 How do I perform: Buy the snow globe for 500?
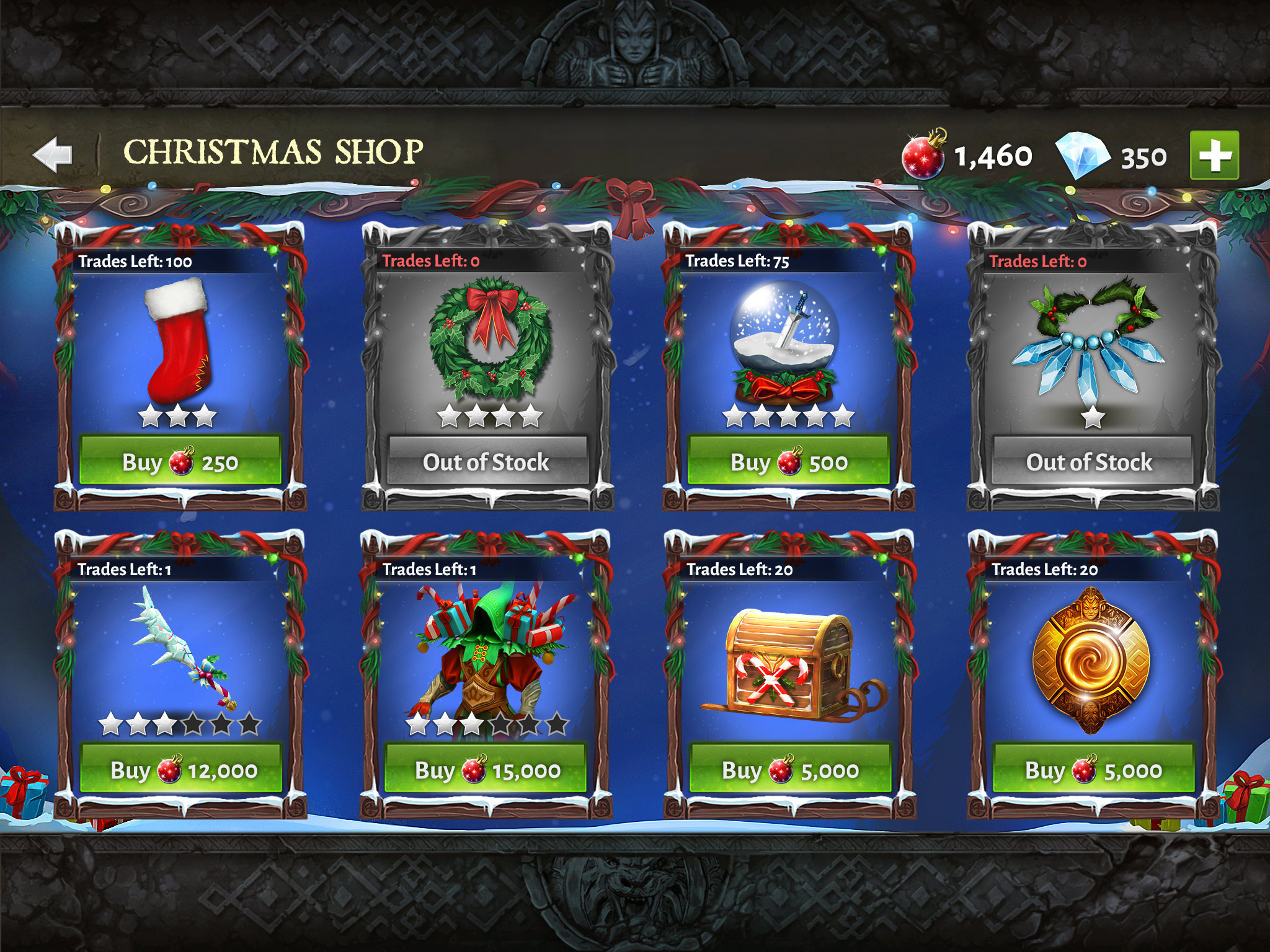[x=788, y=461]
